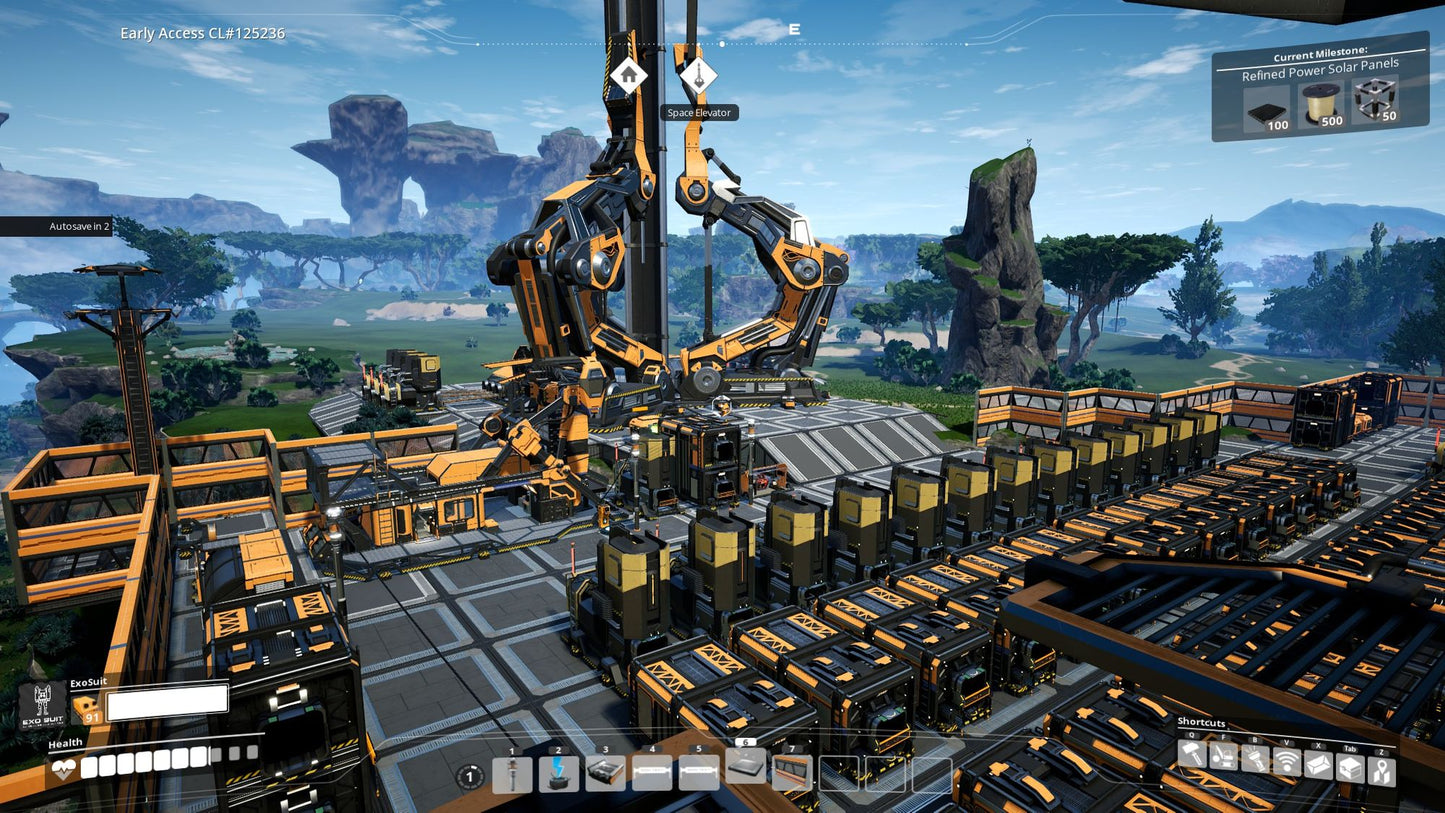Image resolution: width=1445 pixels, height=813 pixels.
Task: Click an empty hotbar slot after slot 7
Action: tap(841, 771)
